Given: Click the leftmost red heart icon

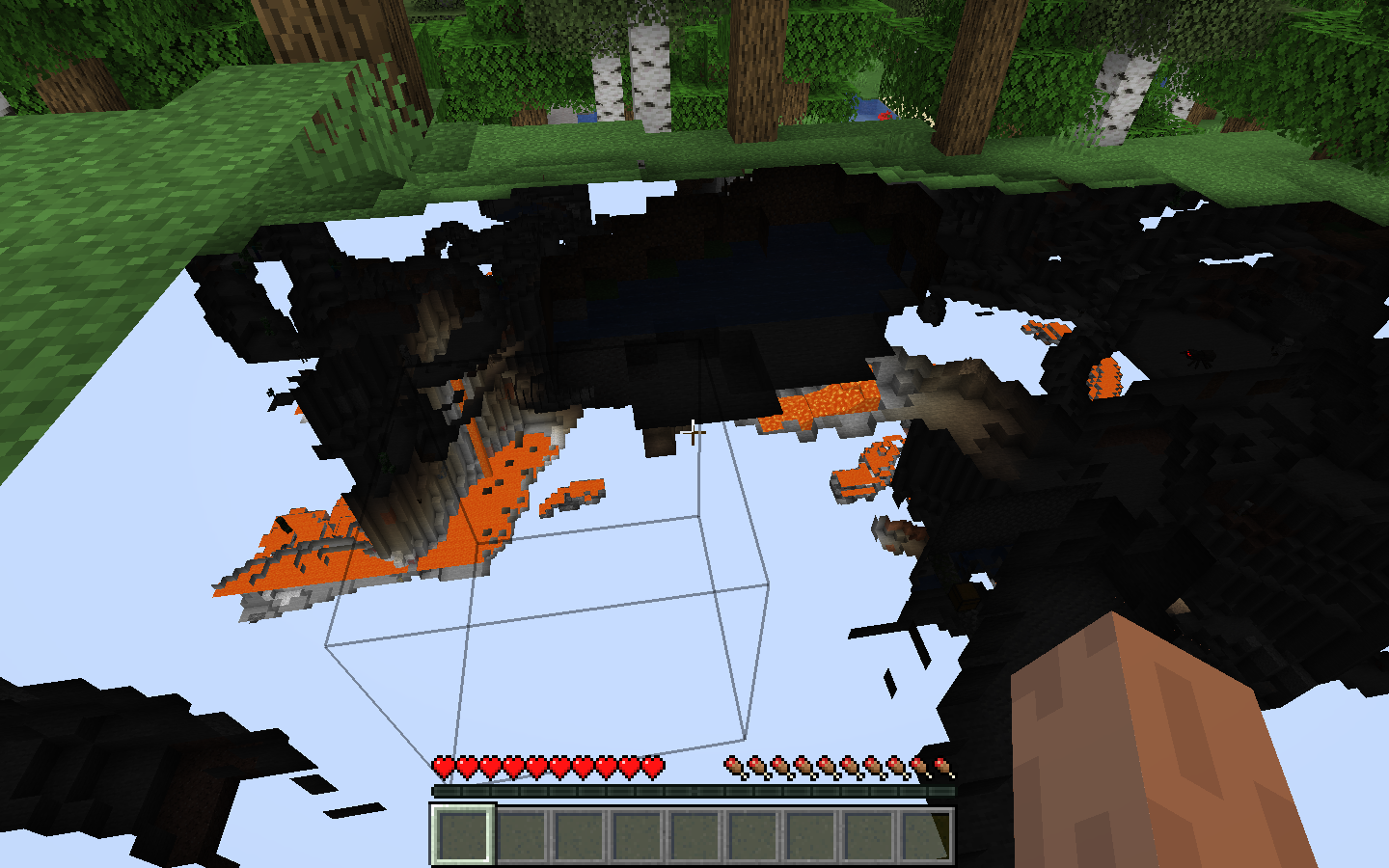Looking at the screenshot, I should coord(442,767).
